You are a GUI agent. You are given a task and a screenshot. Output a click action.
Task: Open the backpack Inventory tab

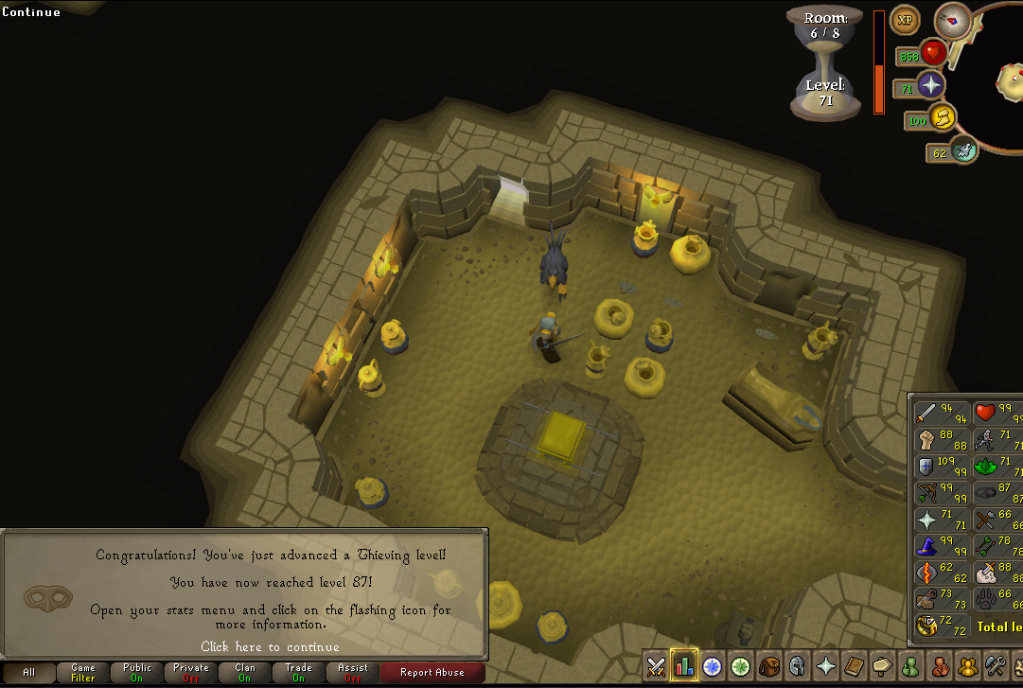[x=769, y=666]
